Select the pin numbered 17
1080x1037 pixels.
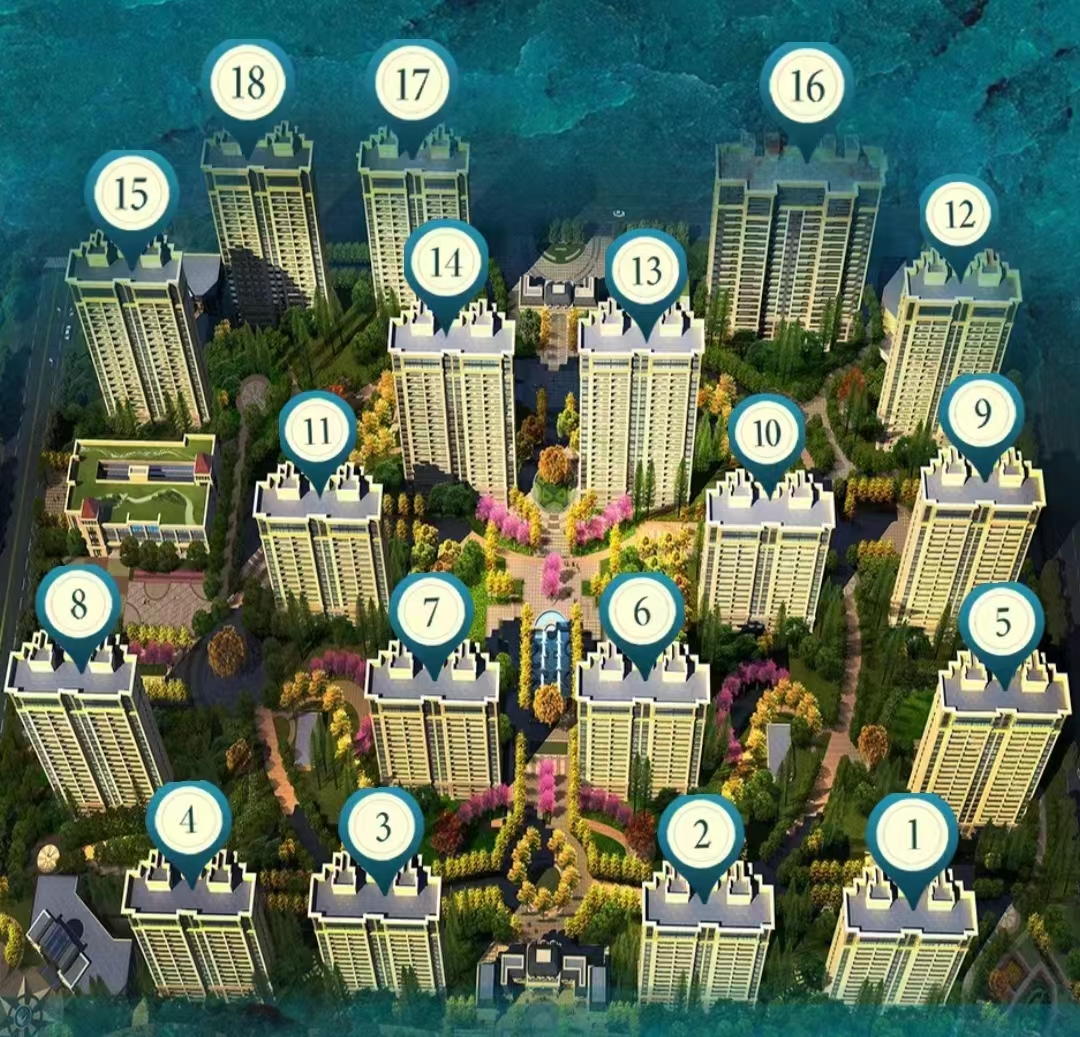(x=411, y=86)
